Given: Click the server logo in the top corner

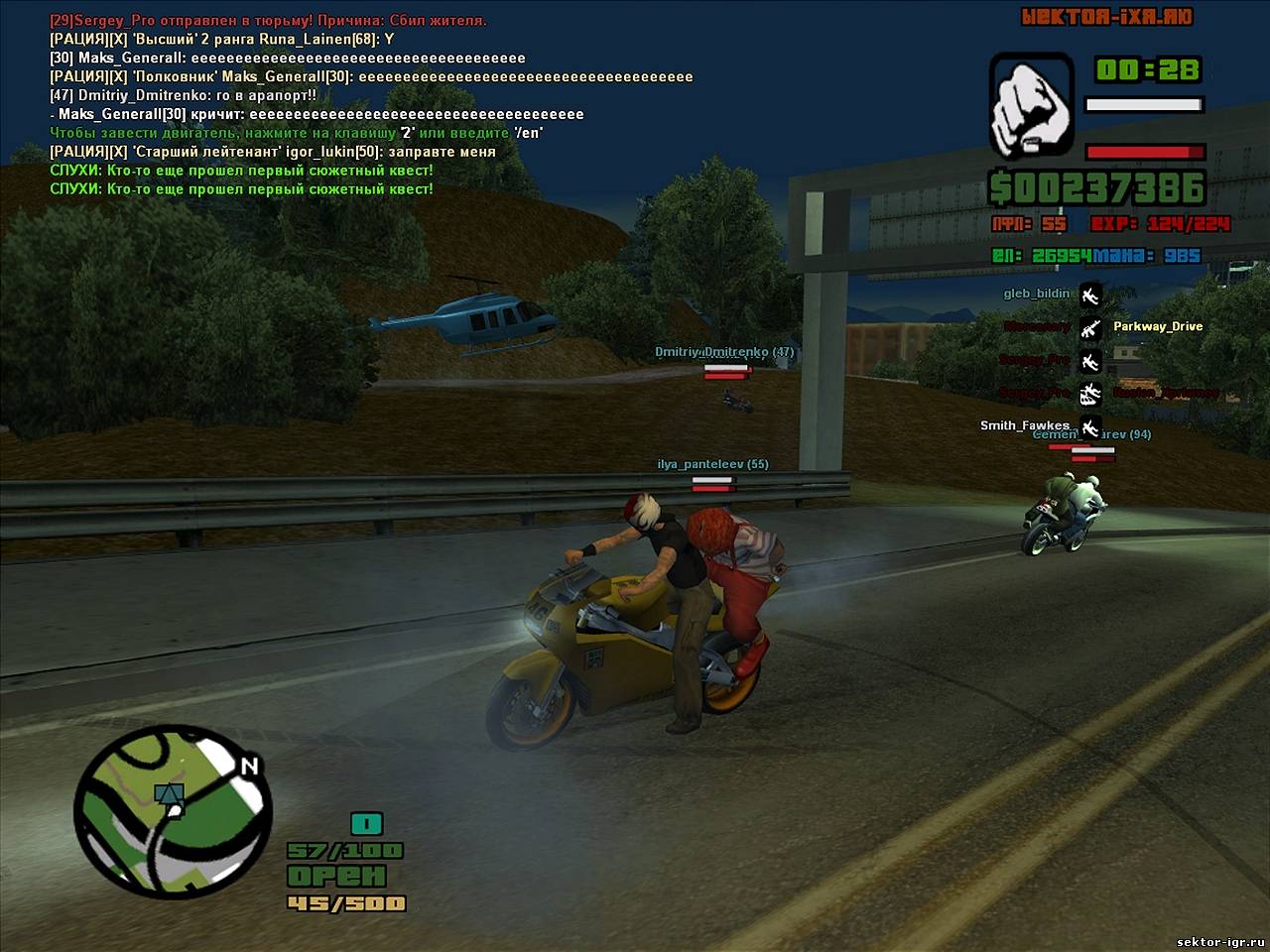Looking at the screenshot, I should click(x=1107, y=17).
